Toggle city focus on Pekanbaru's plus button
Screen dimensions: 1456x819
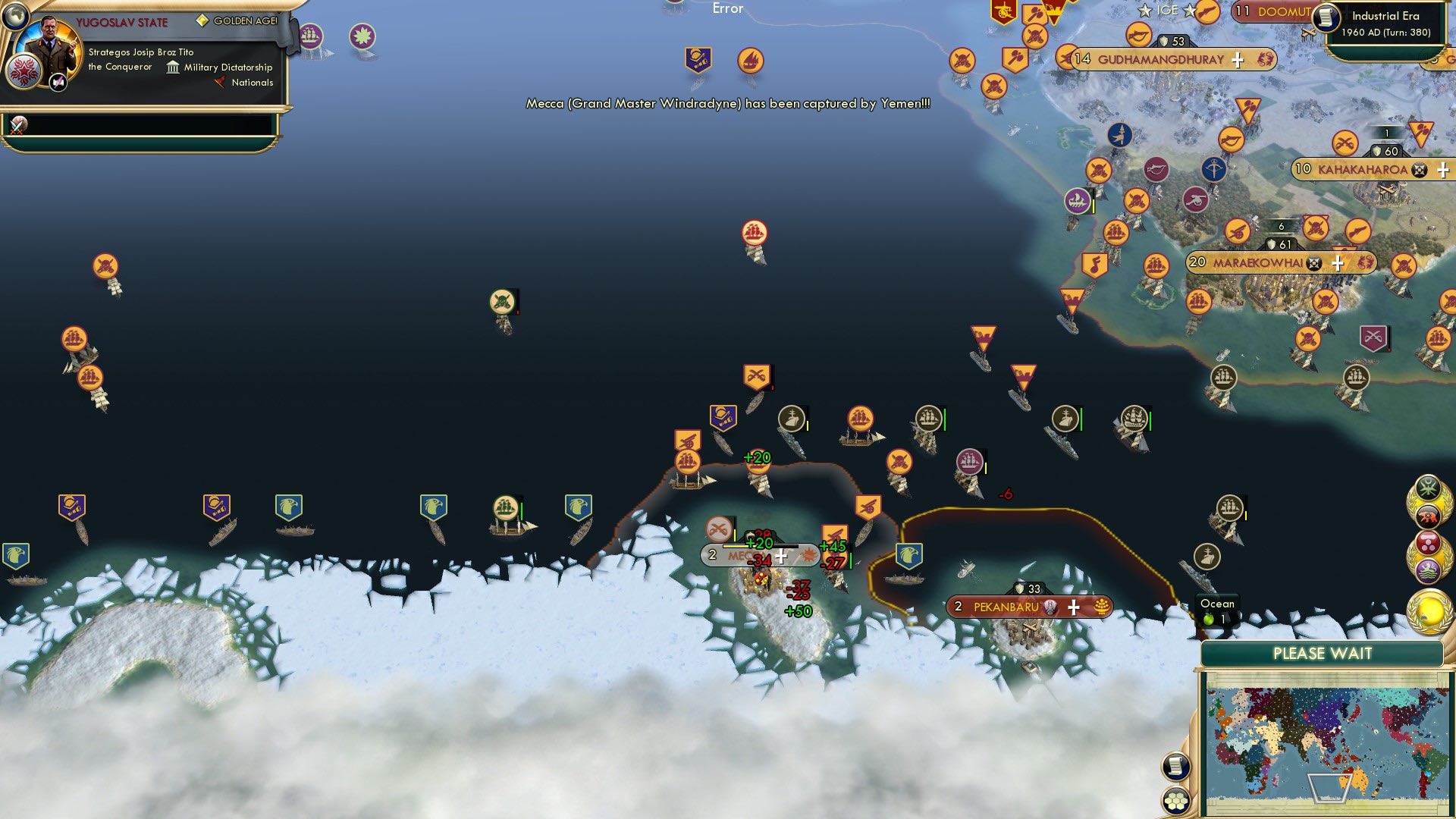[x=1074, y=607]
